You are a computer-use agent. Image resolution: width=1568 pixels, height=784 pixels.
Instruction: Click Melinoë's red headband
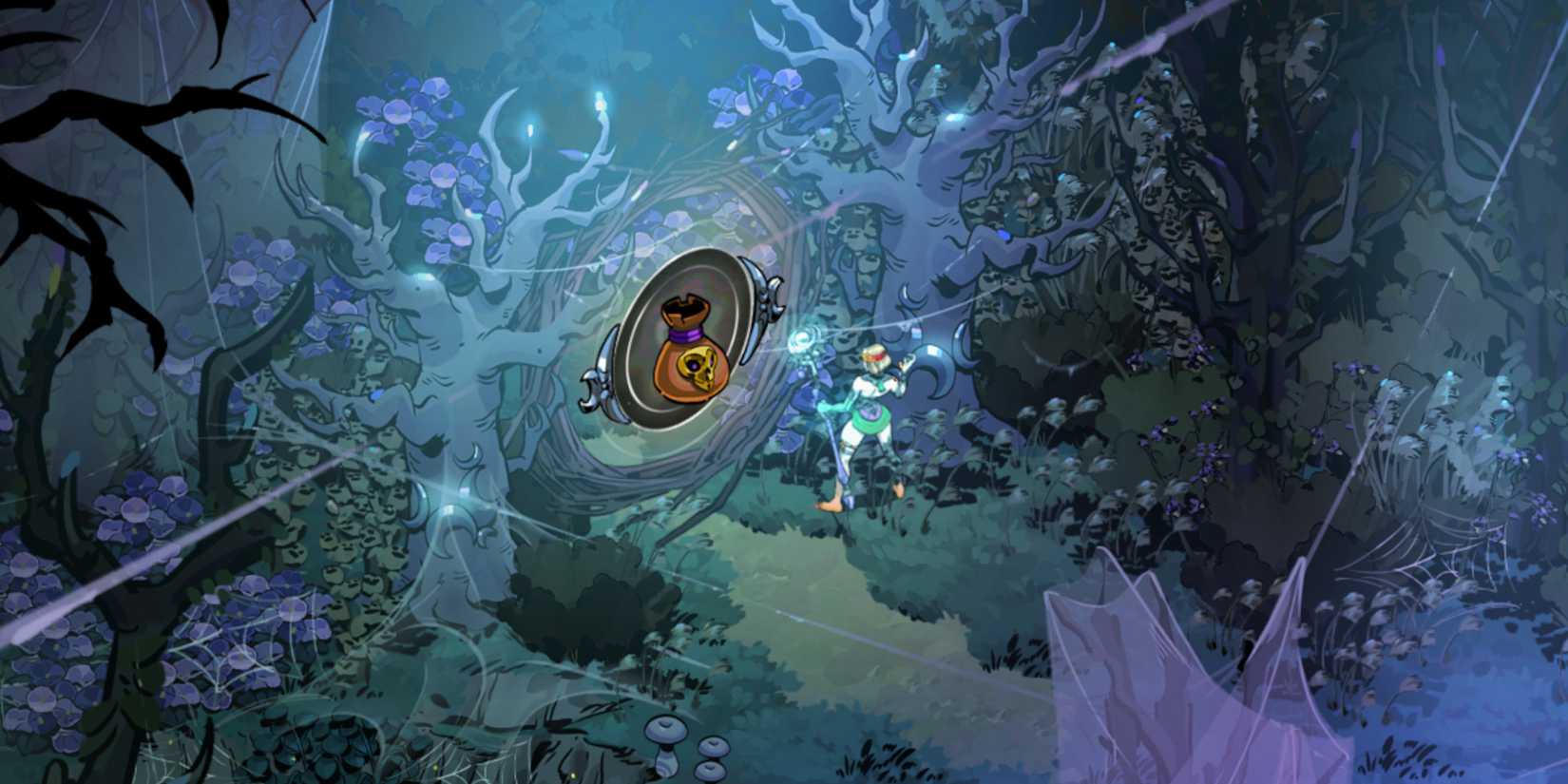pos(876,356)
